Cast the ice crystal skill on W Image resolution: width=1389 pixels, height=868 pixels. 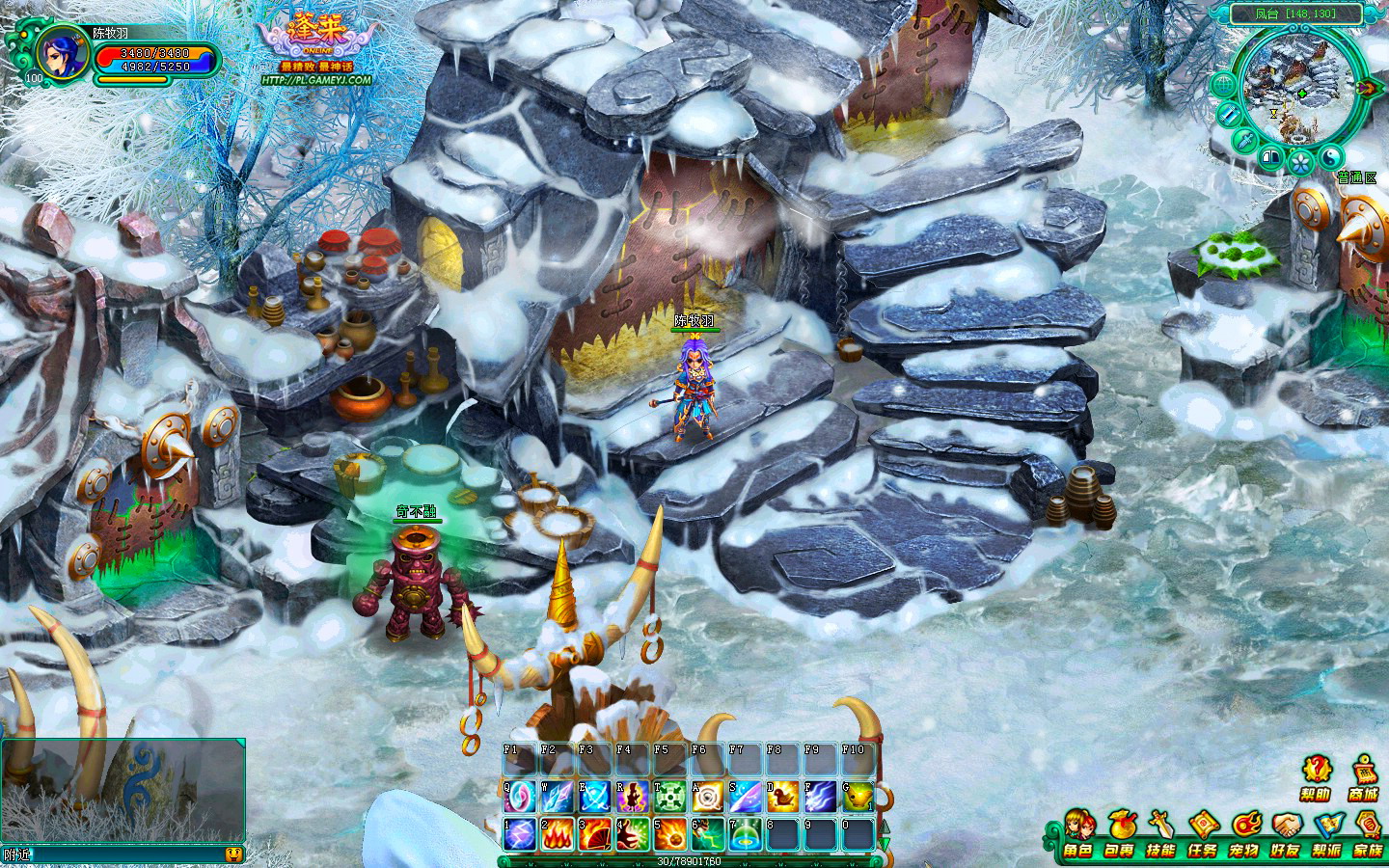(x=558, y=797)
